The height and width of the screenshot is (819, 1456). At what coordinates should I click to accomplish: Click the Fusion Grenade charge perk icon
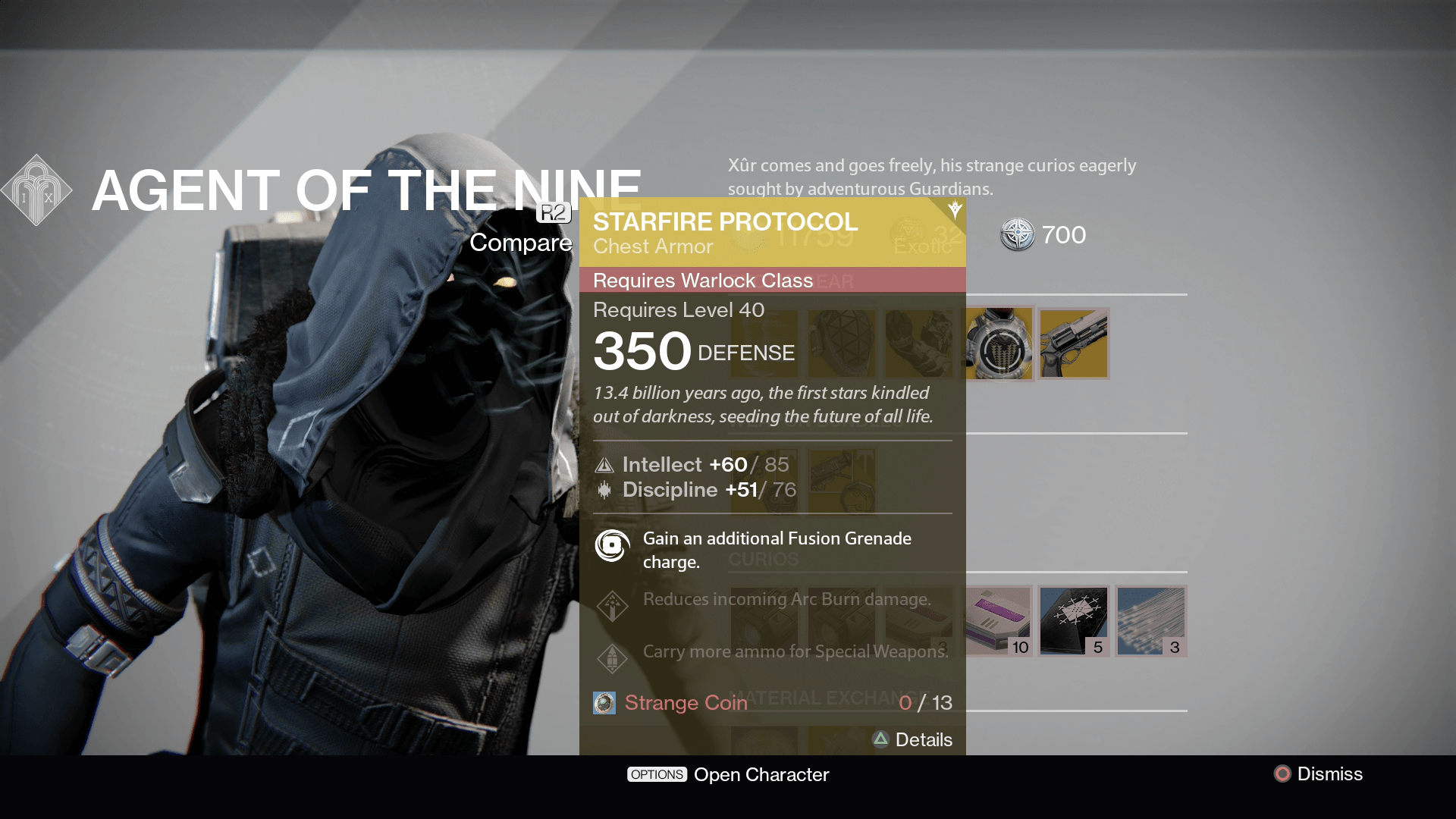[x=611, y=545]
